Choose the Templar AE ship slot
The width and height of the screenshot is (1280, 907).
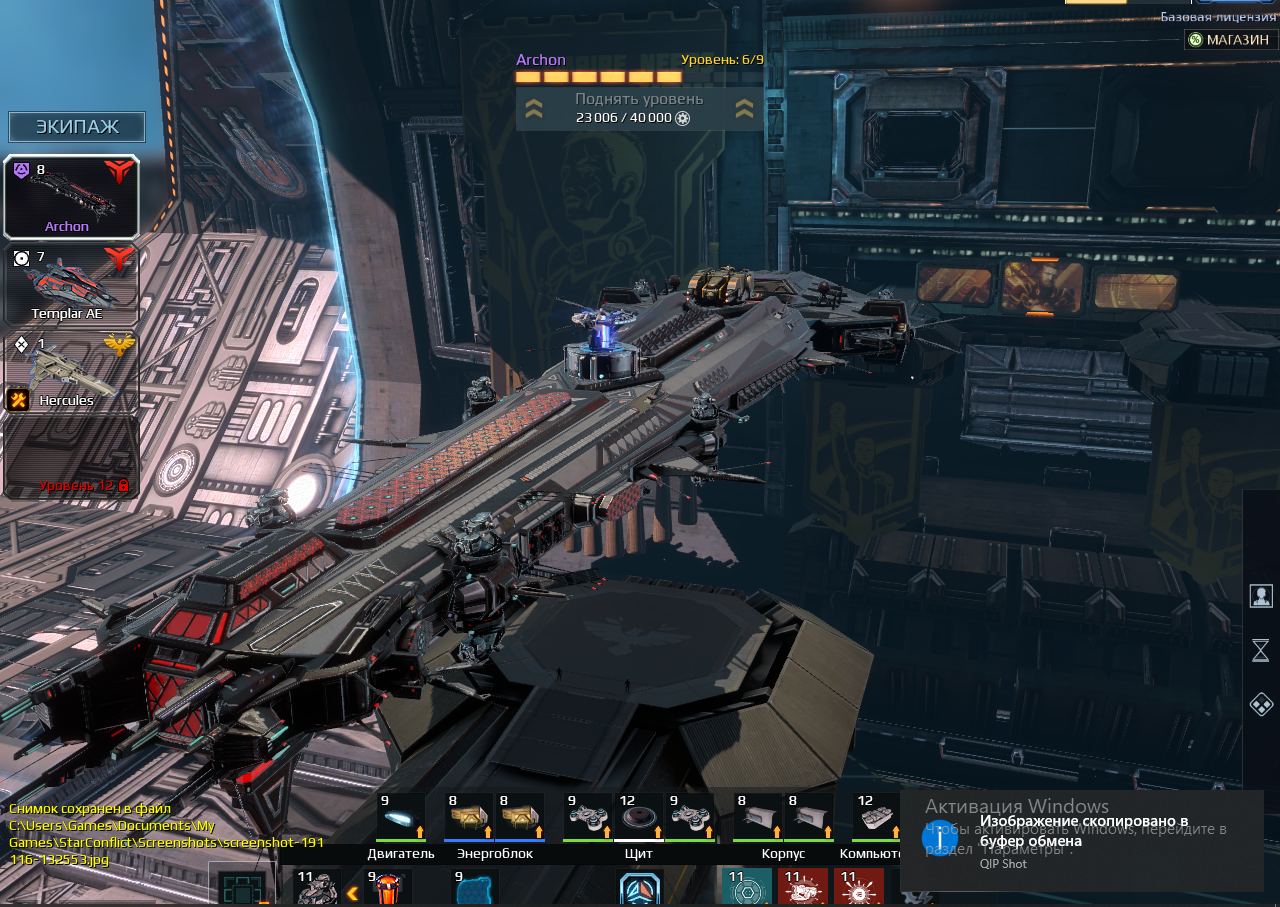point(71,284)
